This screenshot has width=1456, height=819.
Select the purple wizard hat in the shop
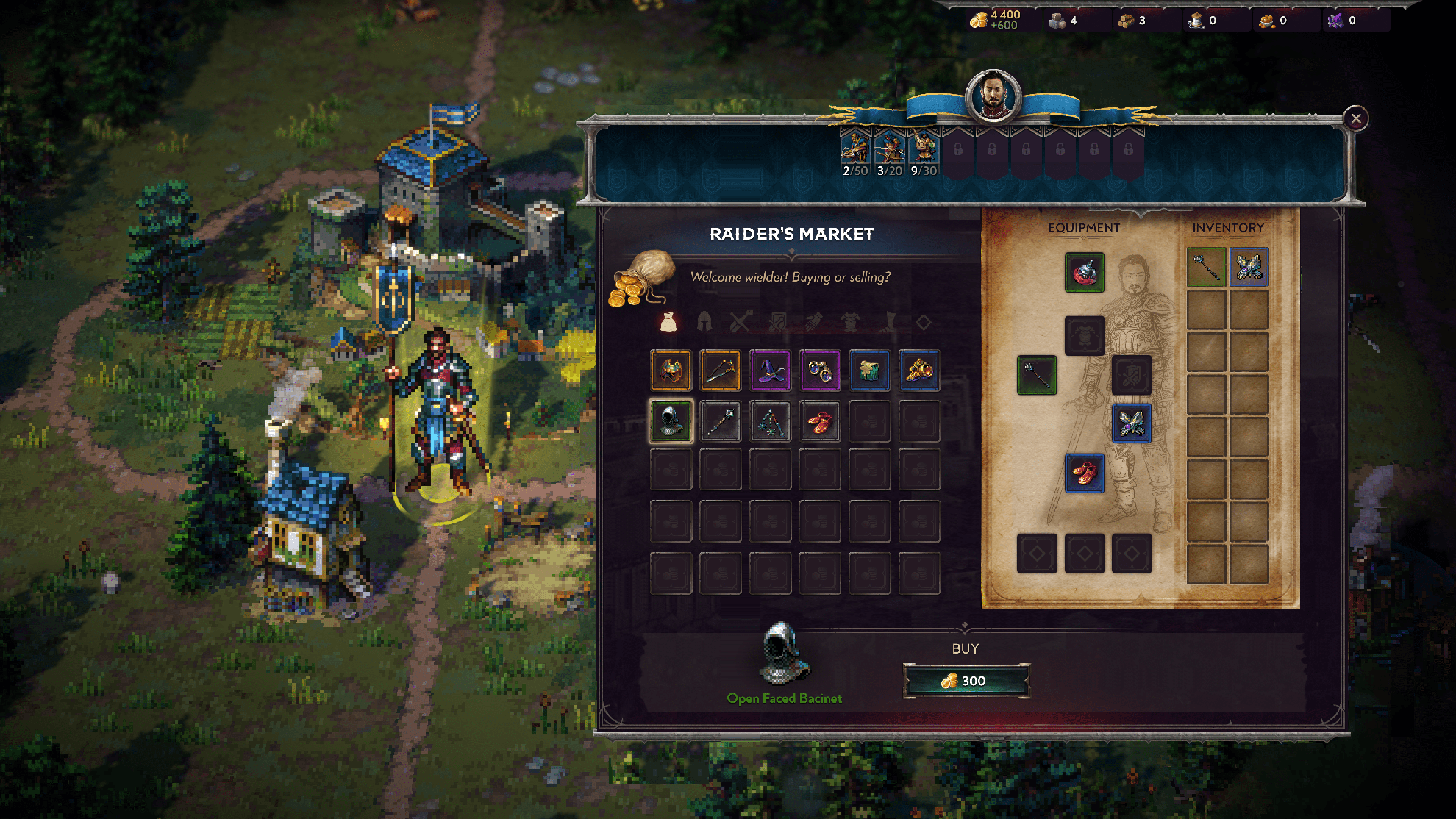770,370
